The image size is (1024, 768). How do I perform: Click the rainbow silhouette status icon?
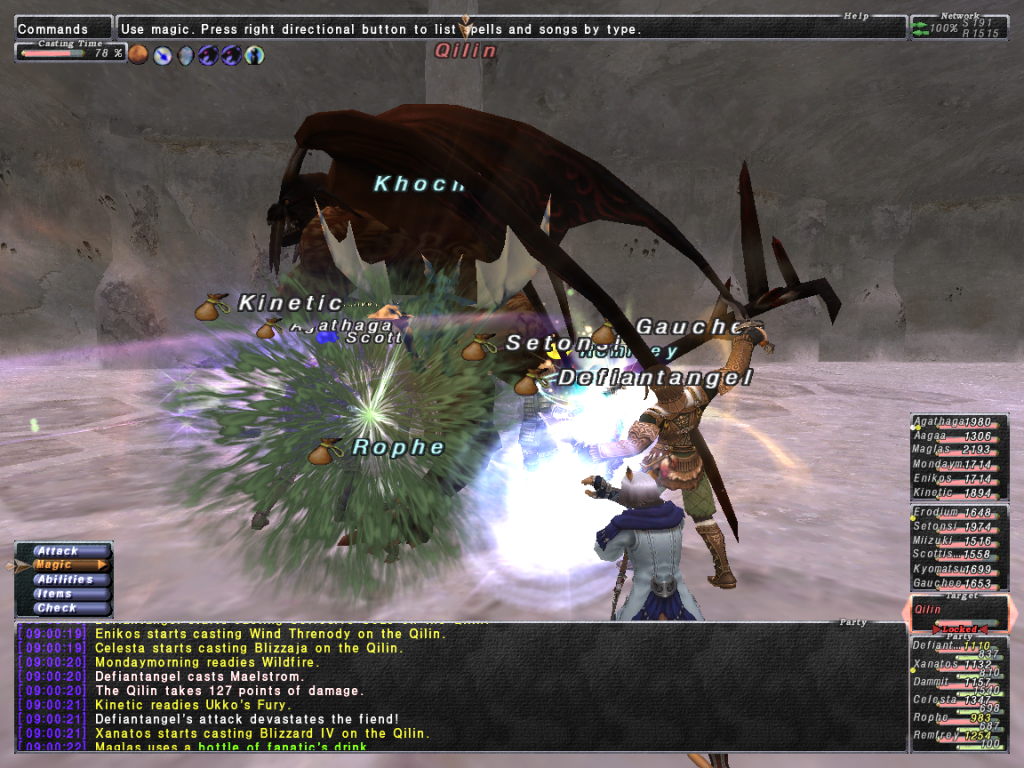tap(254, 55)
